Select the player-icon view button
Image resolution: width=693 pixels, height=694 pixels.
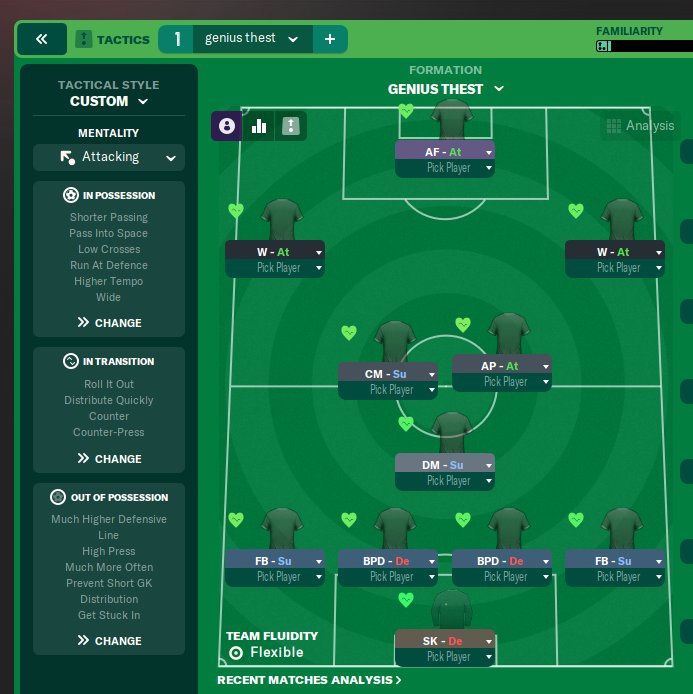227,126
